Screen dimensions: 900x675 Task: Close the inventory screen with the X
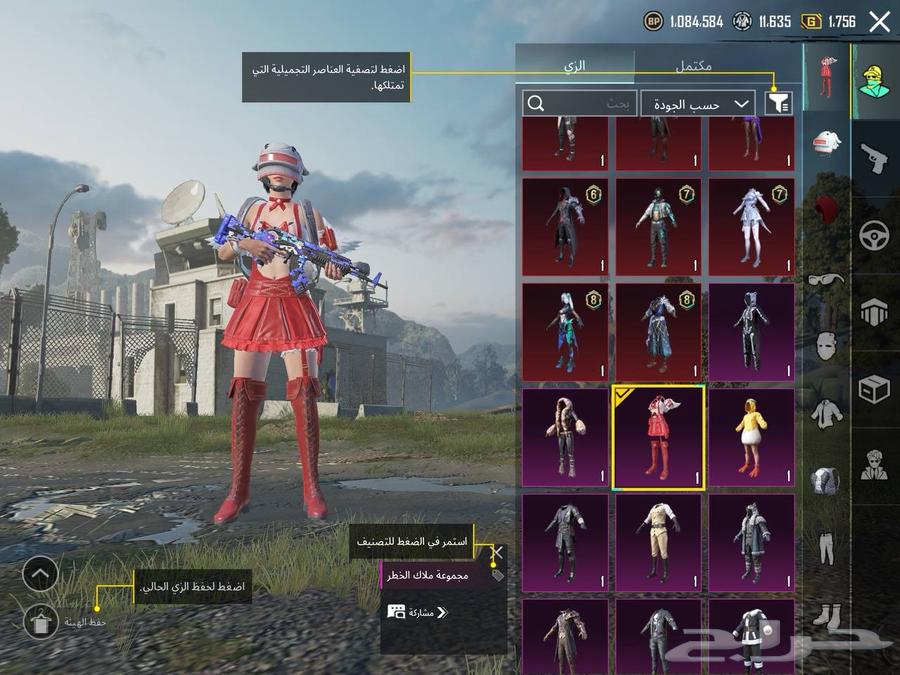click(879, 22)
